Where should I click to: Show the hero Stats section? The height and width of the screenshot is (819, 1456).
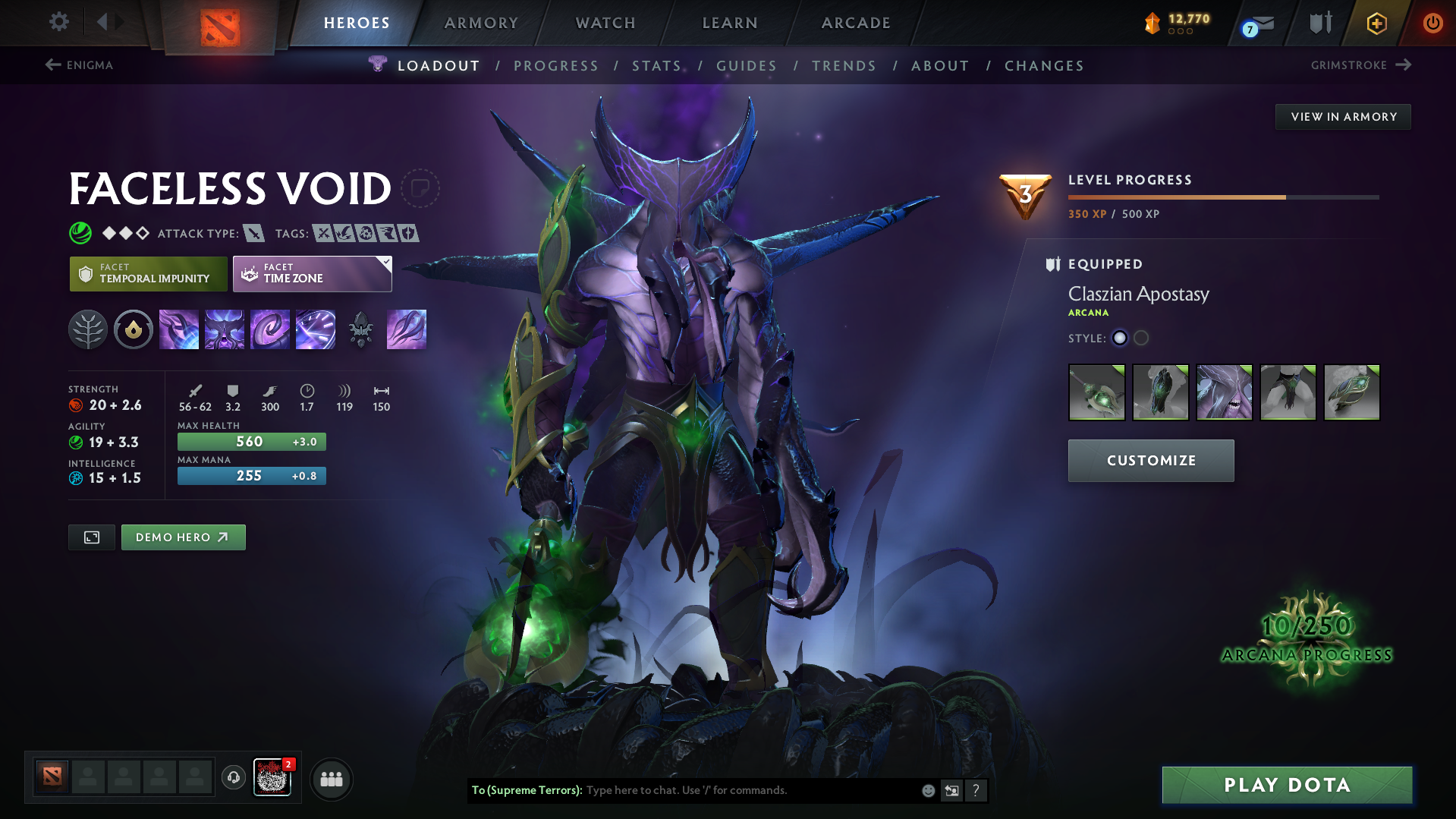[x=656, y=66]
